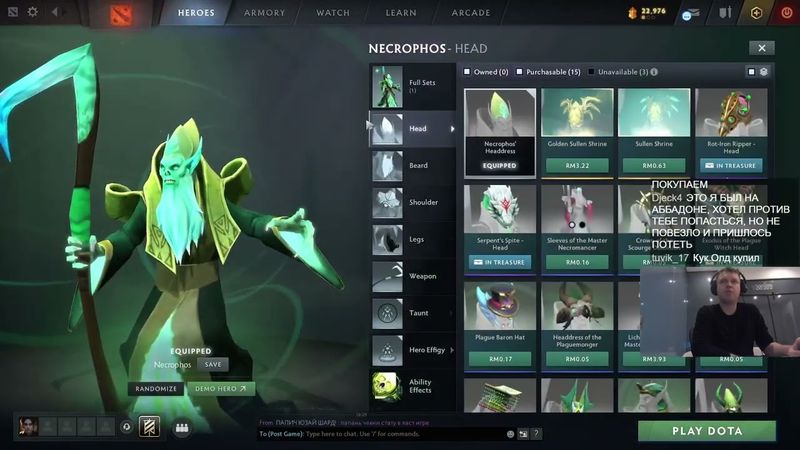The height and width of the screenshot is (450, 800).
Task: Click the Randomize button
Action: (157, 389)
